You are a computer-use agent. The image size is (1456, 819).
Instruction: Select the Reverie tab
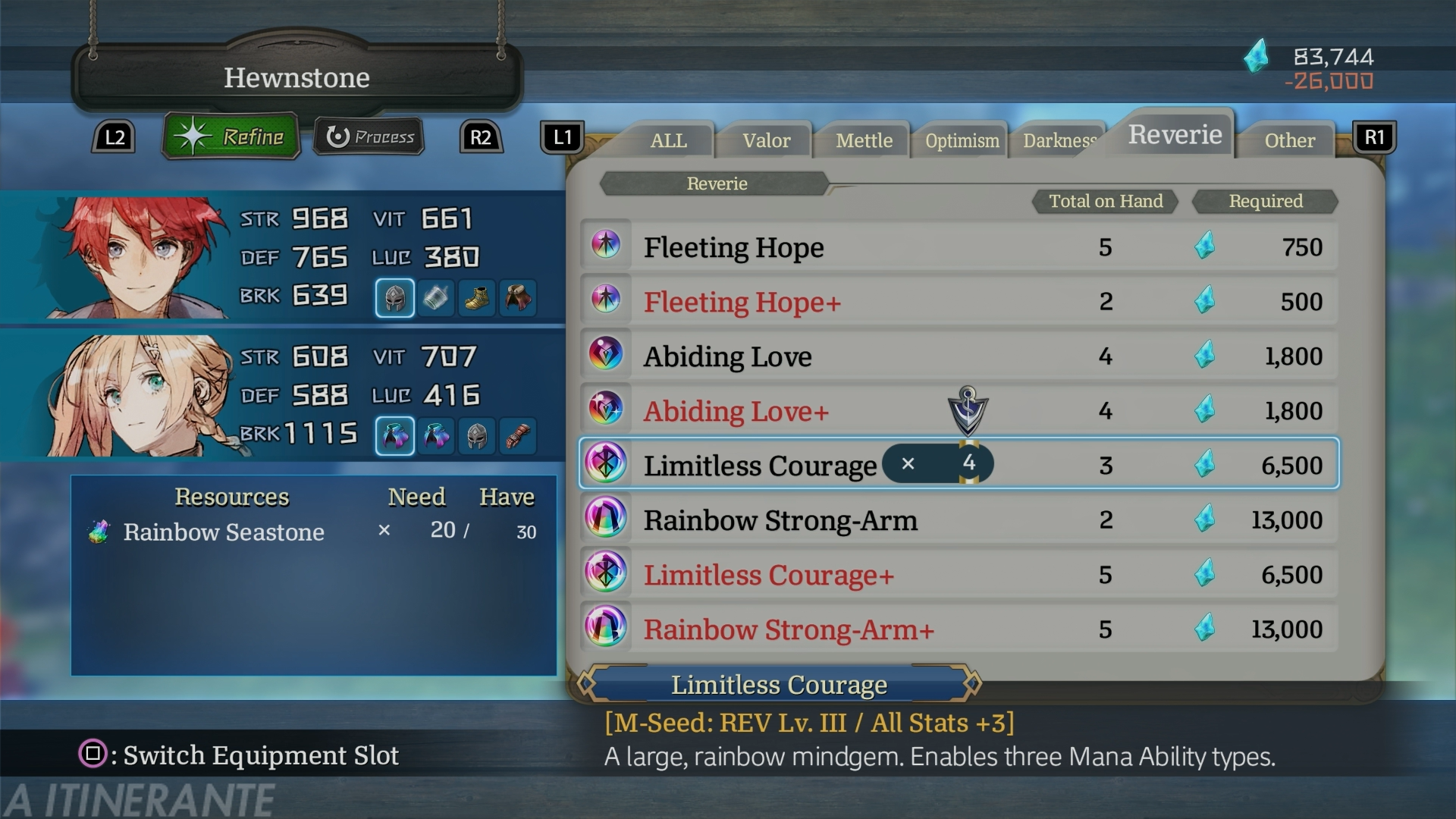1175,134
